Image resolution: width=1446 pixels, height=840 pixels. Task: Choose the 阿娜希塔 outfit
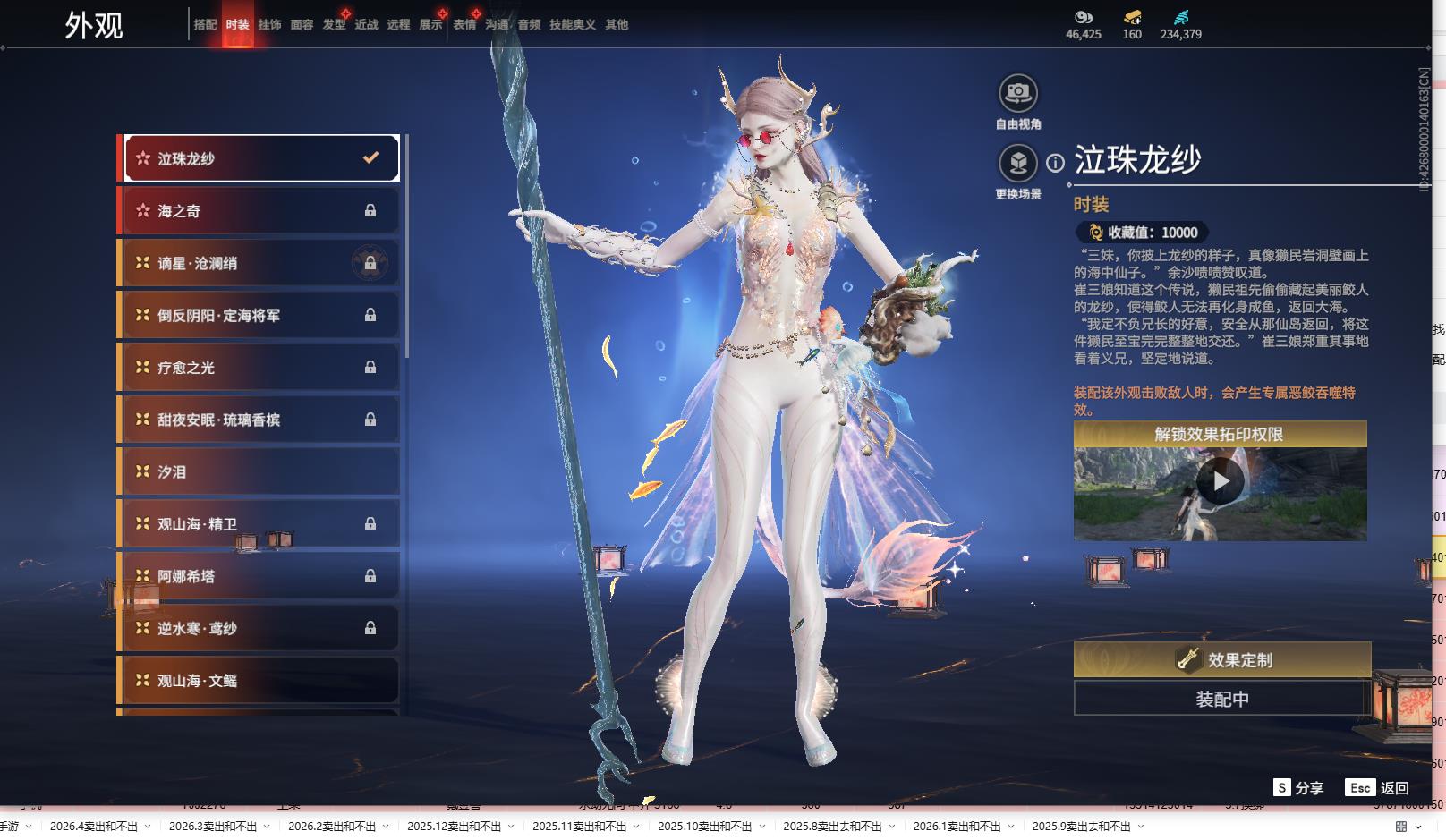click(260, 576)
